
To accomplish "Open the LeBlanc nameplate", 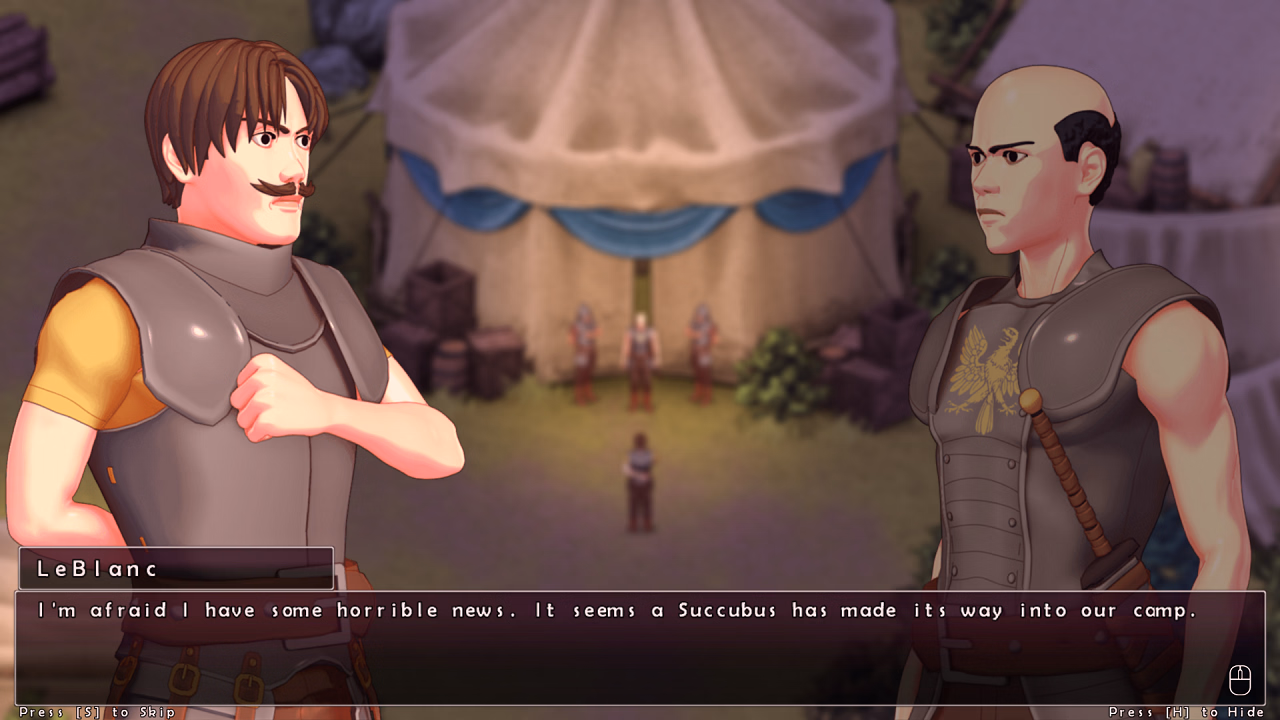I will point(175,568).
